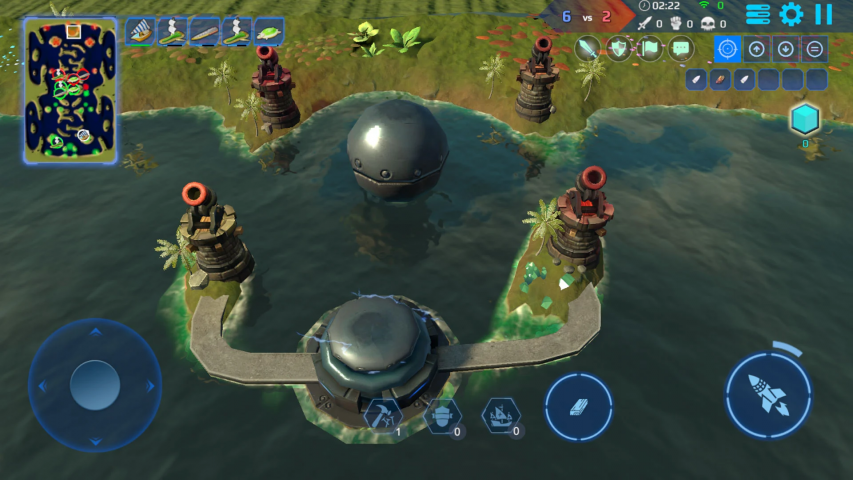Open the minimap
853x480 pixels.
tap(71, 90)
